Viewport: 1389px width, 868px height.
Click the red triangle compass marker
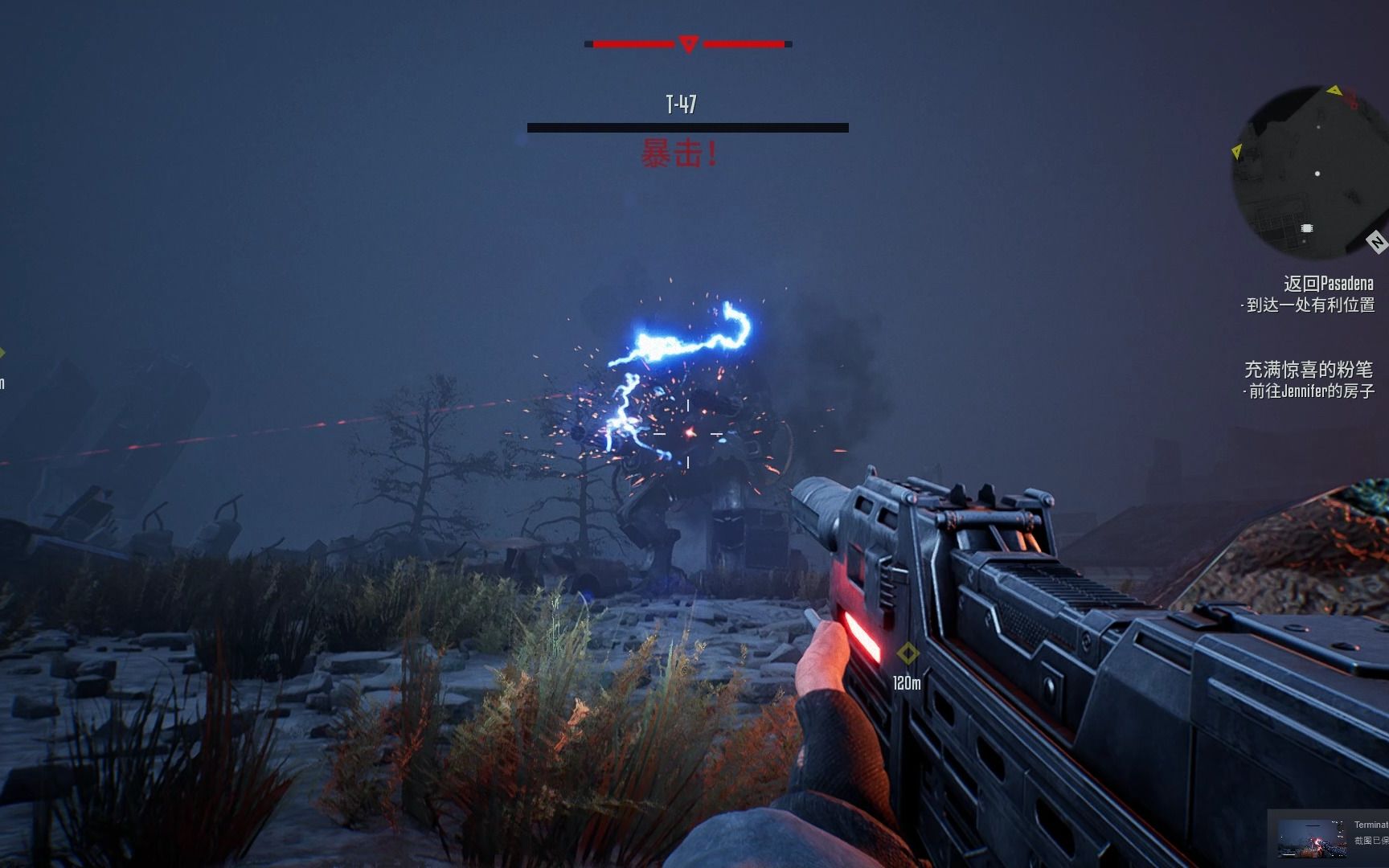point(688,44)
